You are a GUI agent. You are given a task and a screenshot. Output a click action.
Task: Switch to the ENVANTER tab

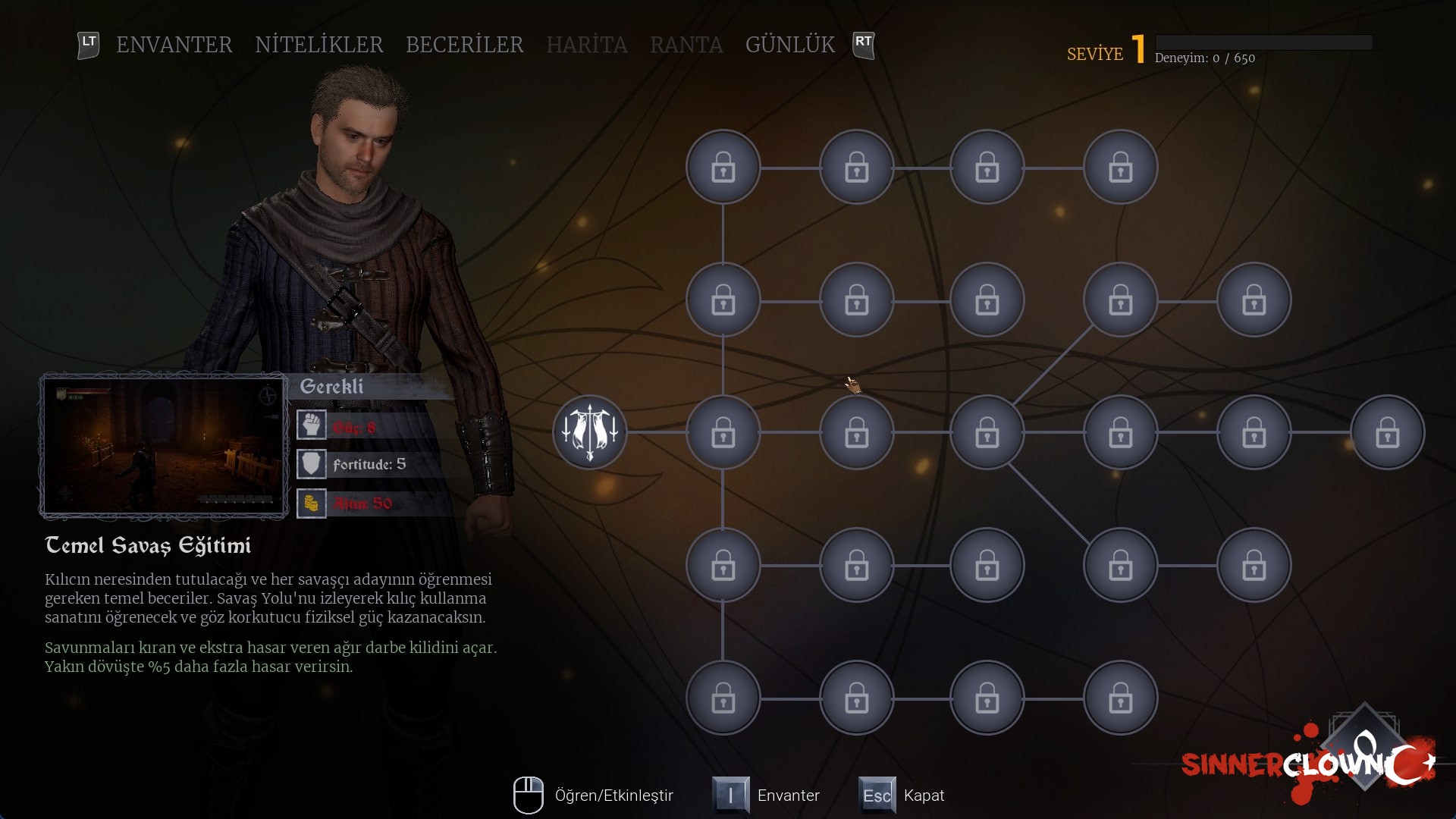(174, 45)
